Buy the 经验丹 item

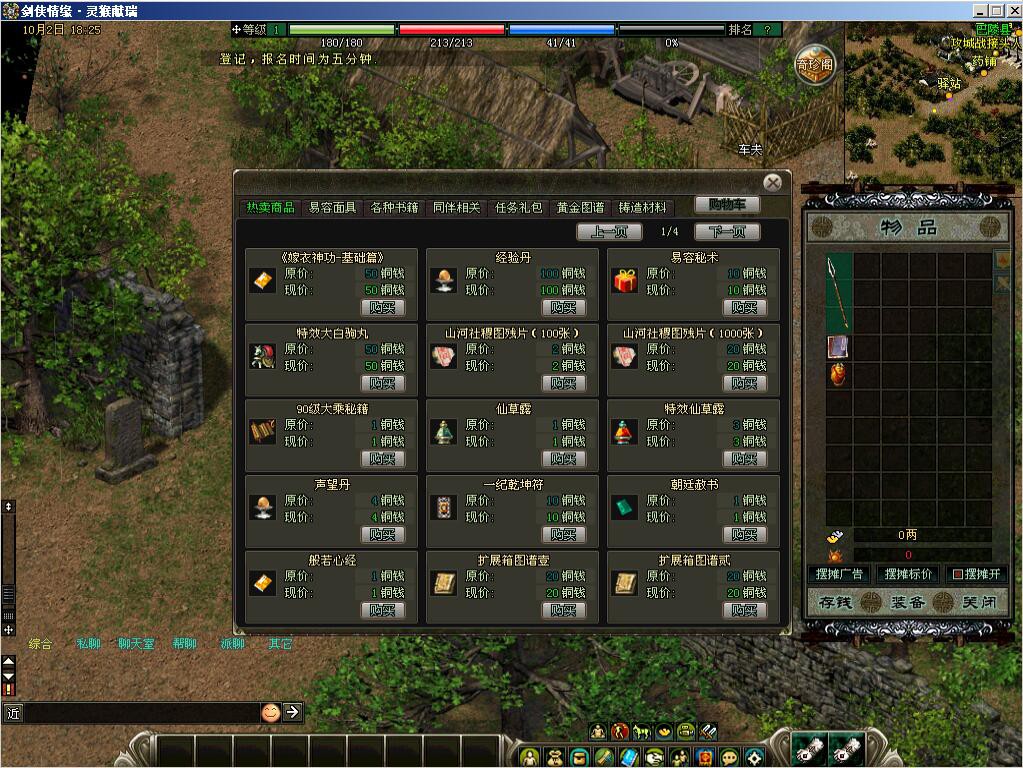coord(563,307)
